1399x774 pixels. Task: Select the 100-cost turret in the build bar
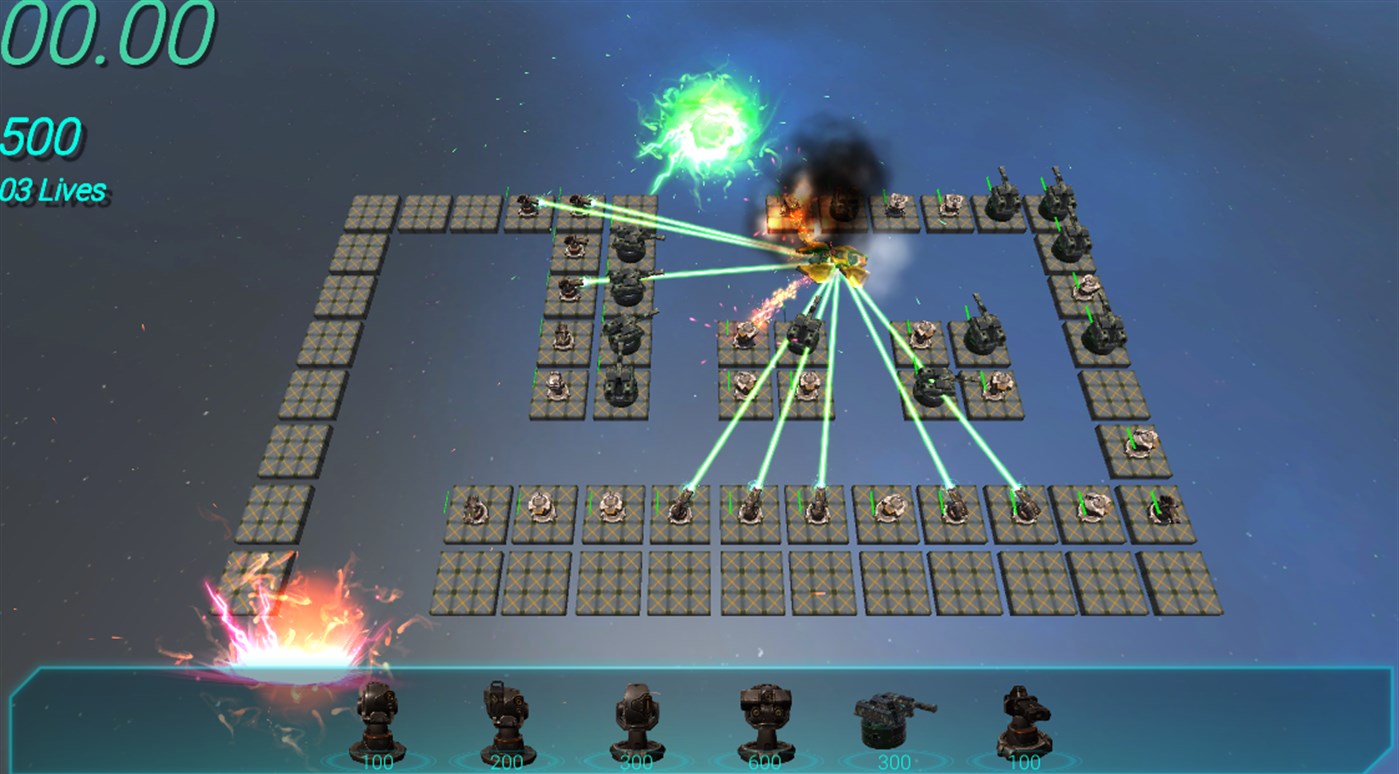[x=373, y=722]
